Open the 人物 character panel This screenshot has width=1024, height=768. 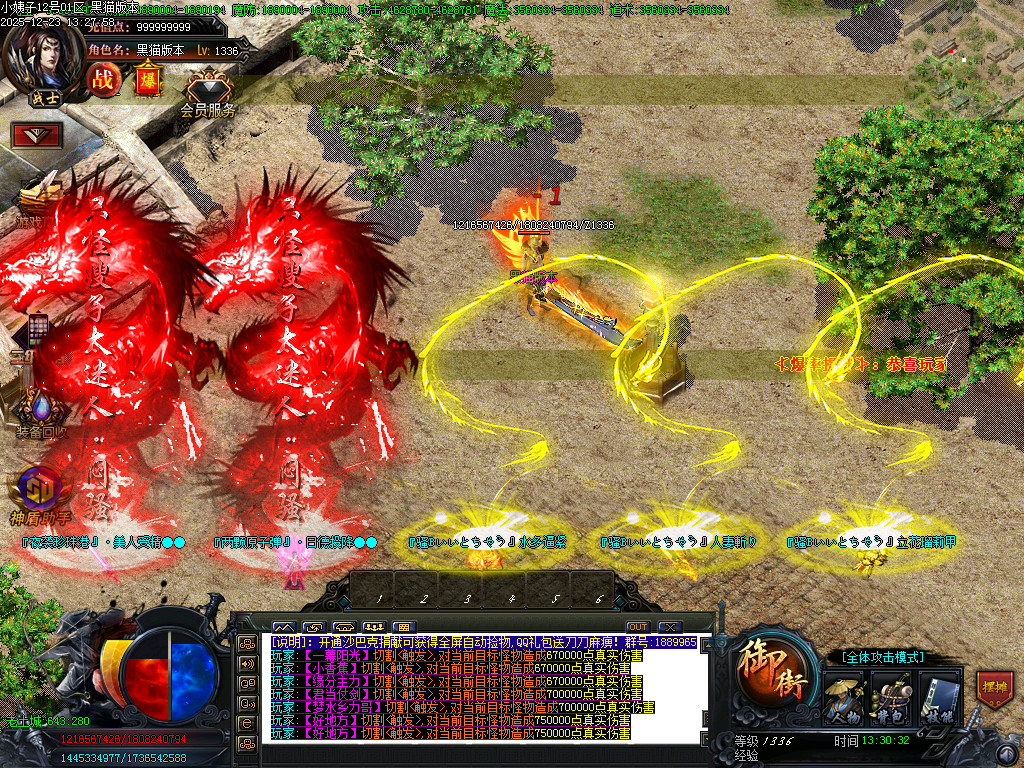click(x=845, y=695)
